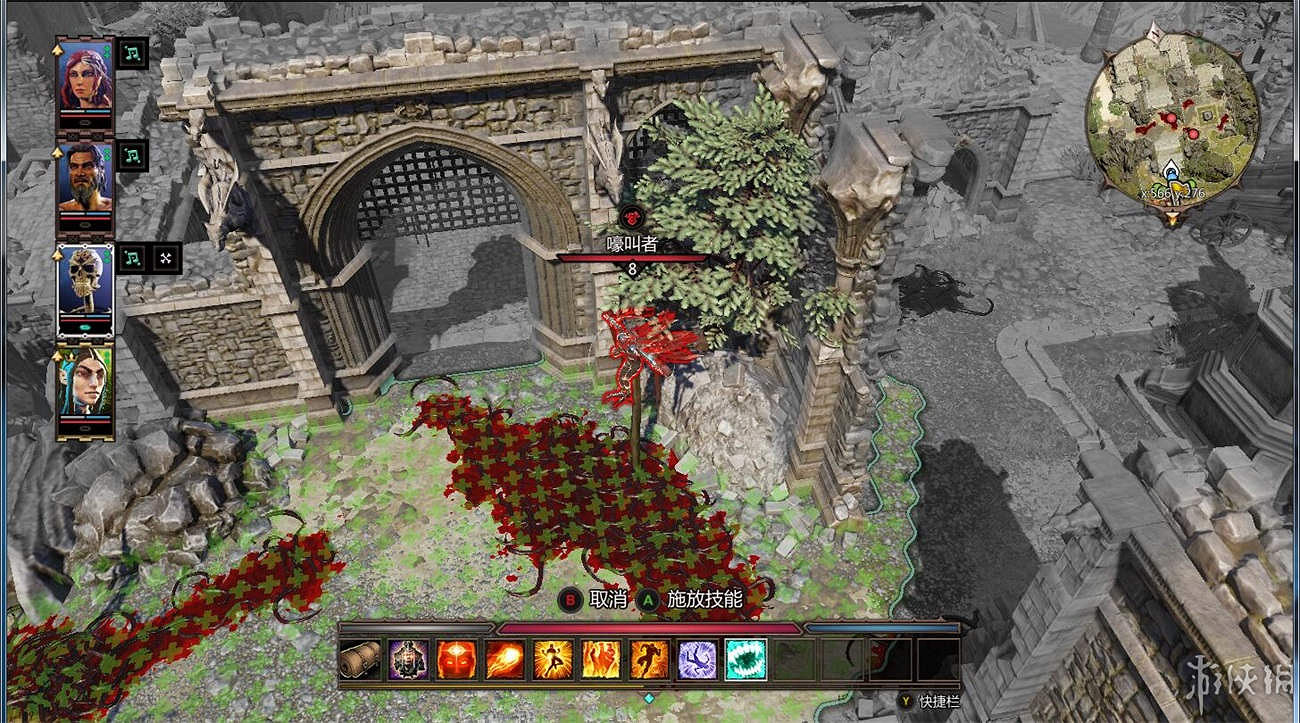Activate the skill showing two fiery figures
This screenshot has width=1300, height=723.
point(600,660)
